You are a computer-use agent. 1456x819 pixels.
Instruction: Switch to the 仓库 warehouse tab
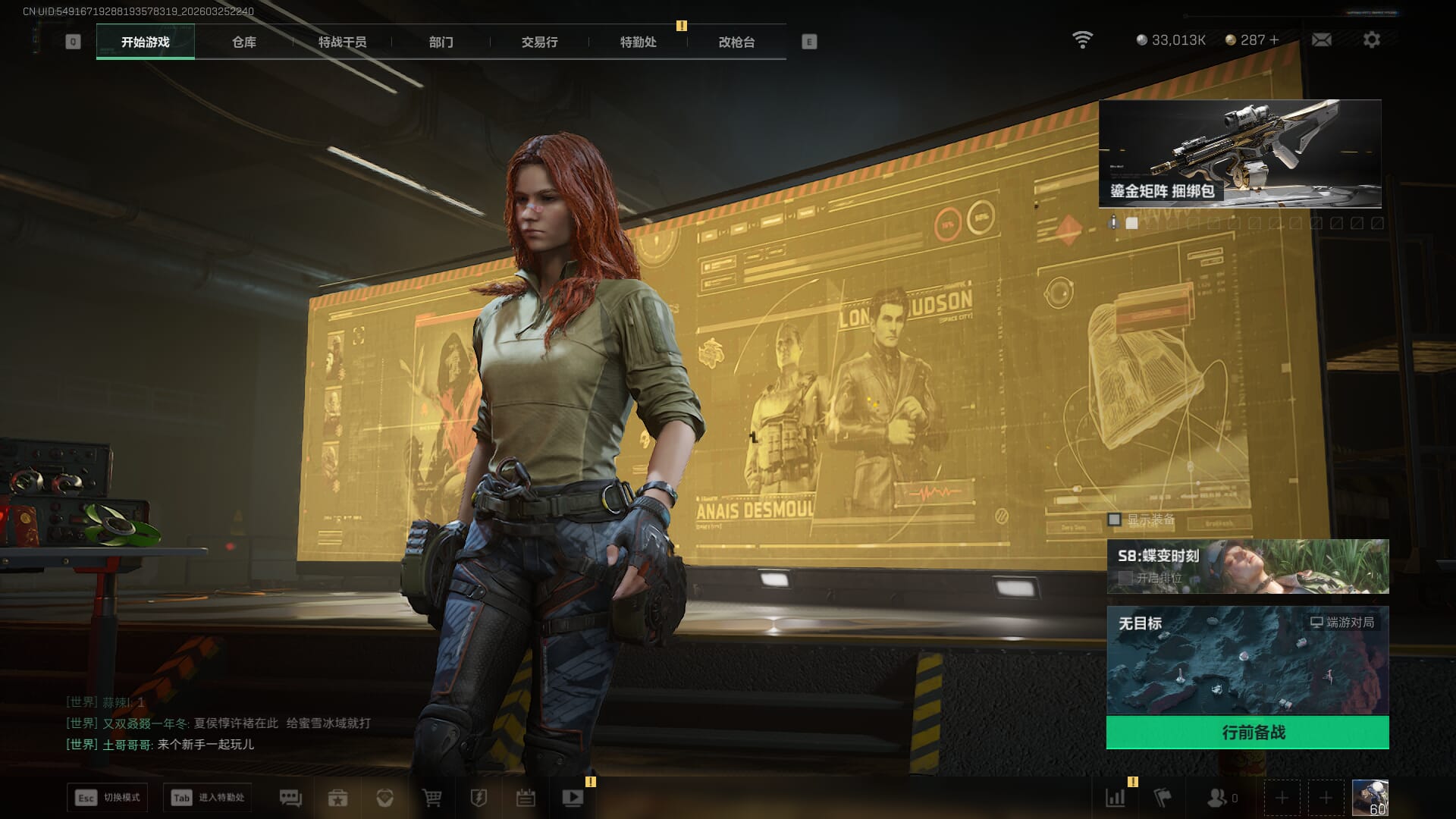(243, 42)
